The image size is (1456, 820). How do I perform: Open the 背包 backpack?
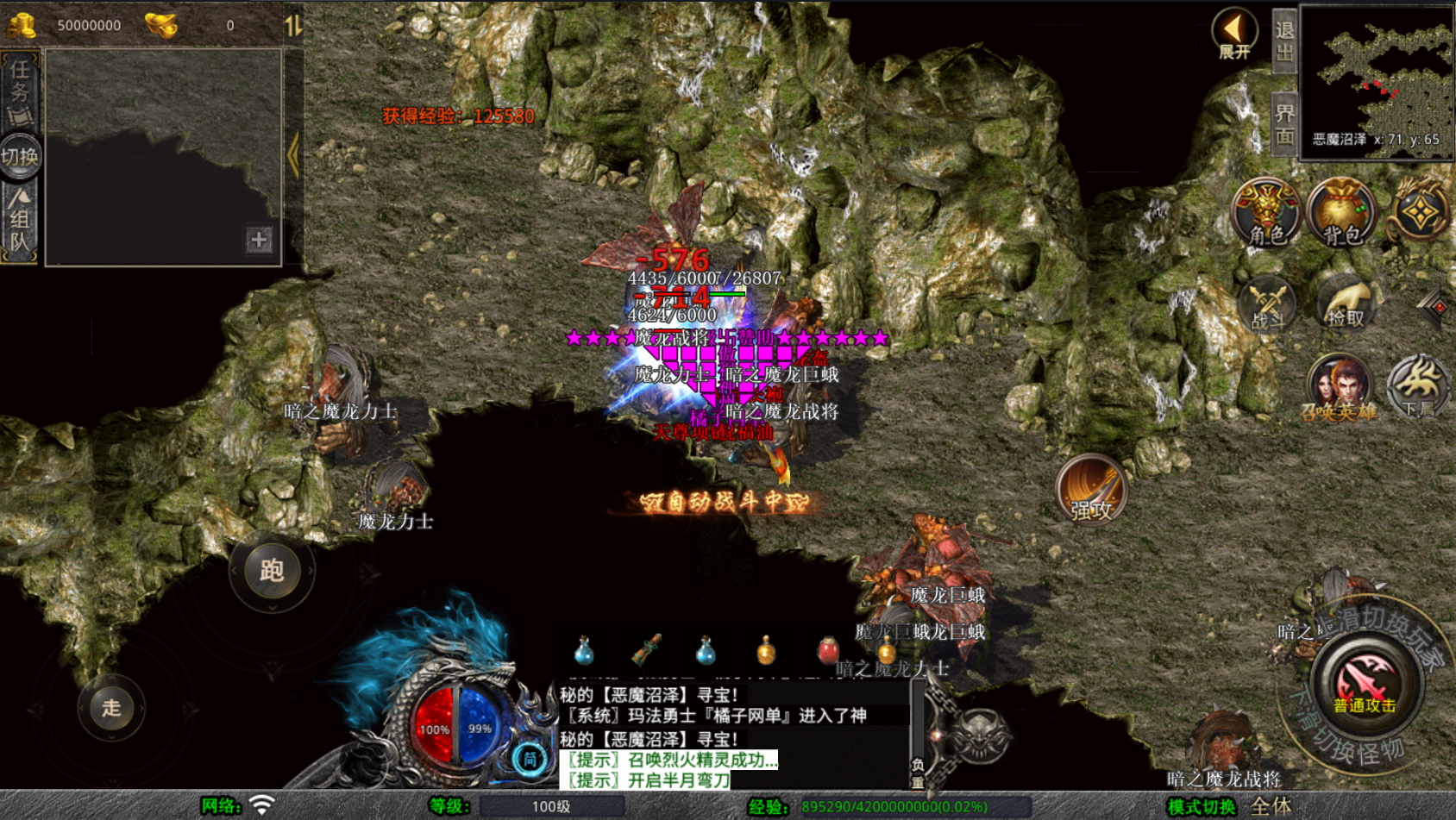click(x=1341, y=213)
